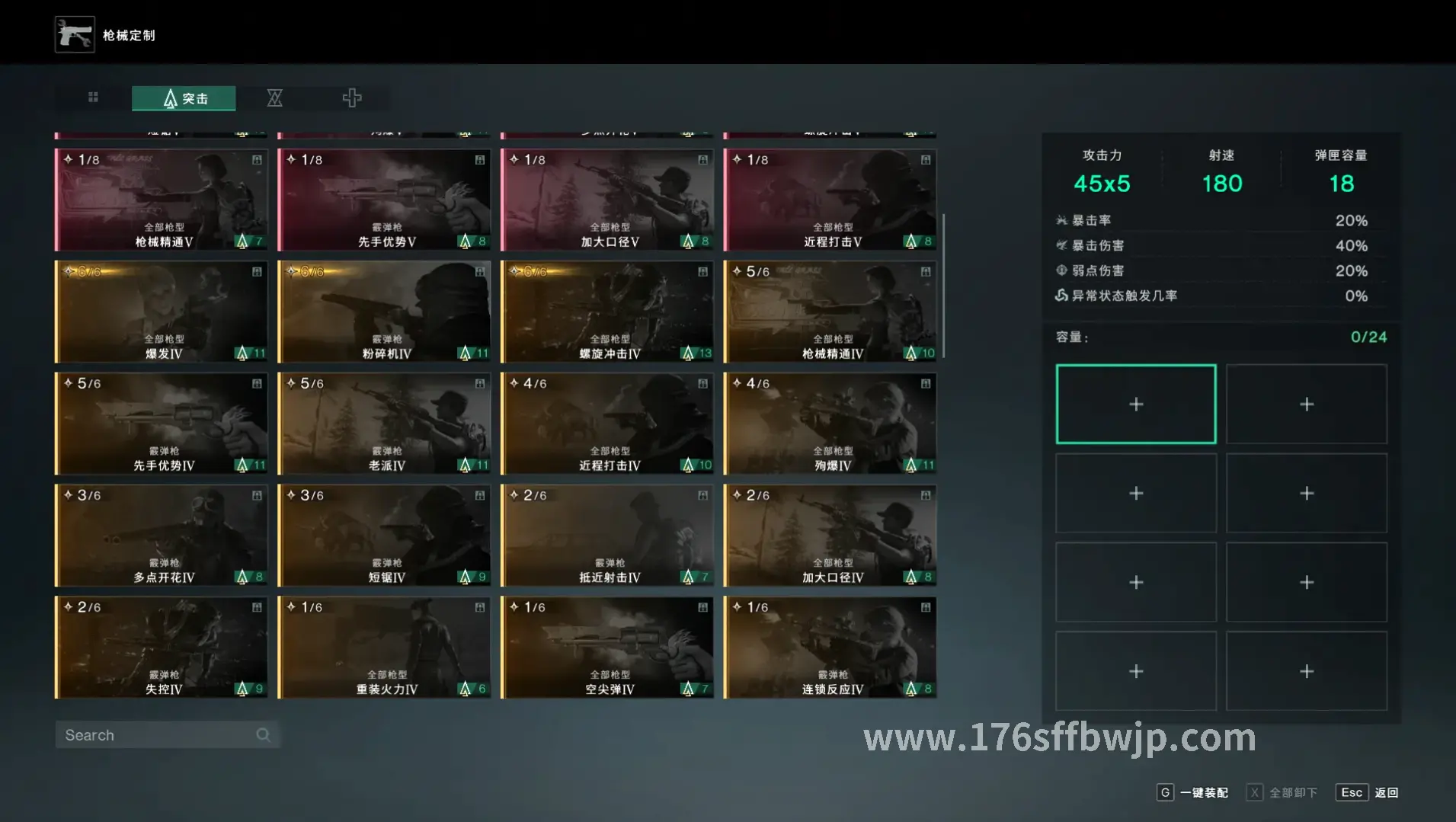Screen dimensions: 1456x822
Task: Switch to the 突击 tab
Action: (184, 98)
